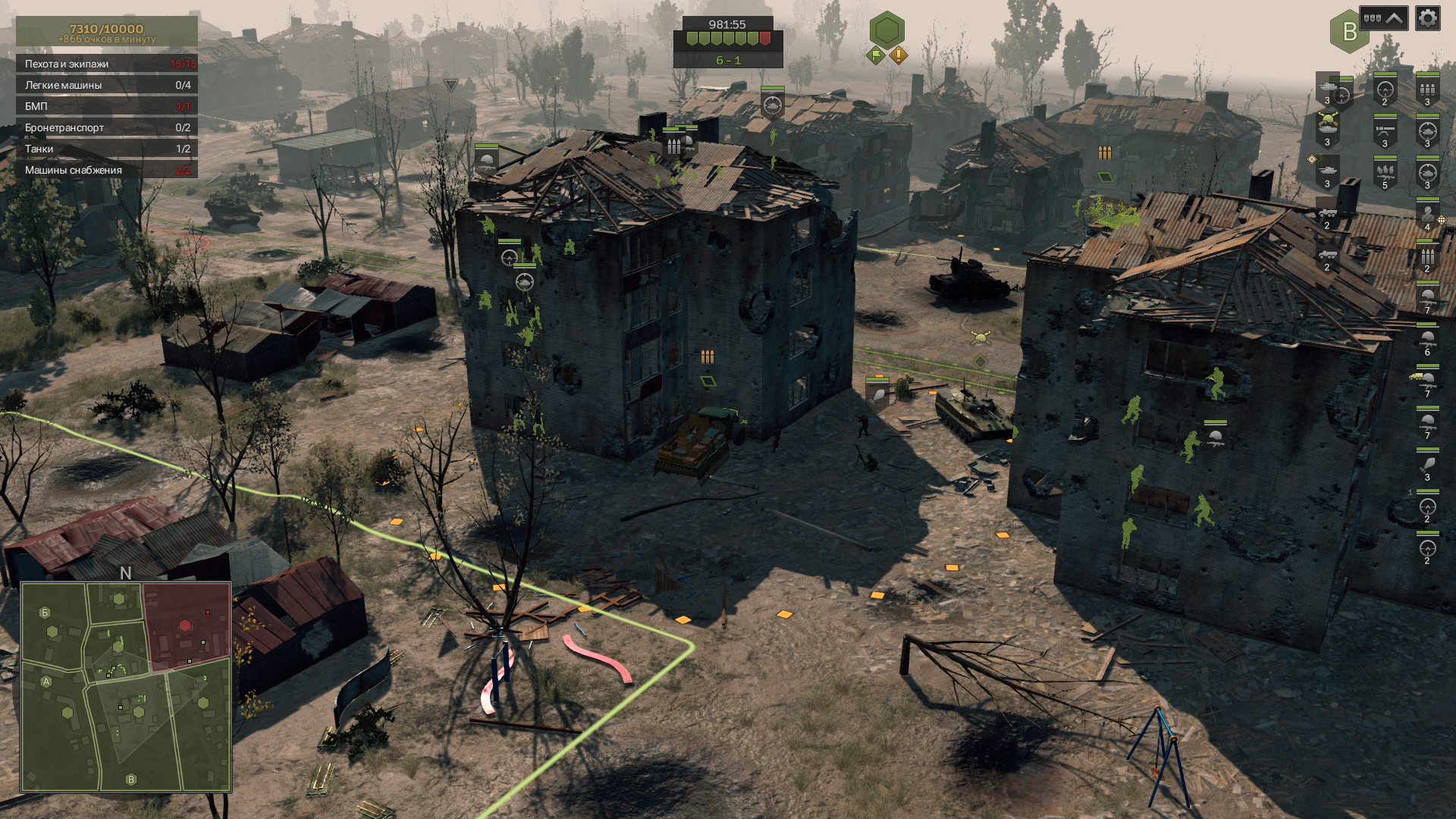Viewport: 1456px width, 819px height.
Task: Choose the Машины снабжения category row
Action: click(x=107, y=170)
